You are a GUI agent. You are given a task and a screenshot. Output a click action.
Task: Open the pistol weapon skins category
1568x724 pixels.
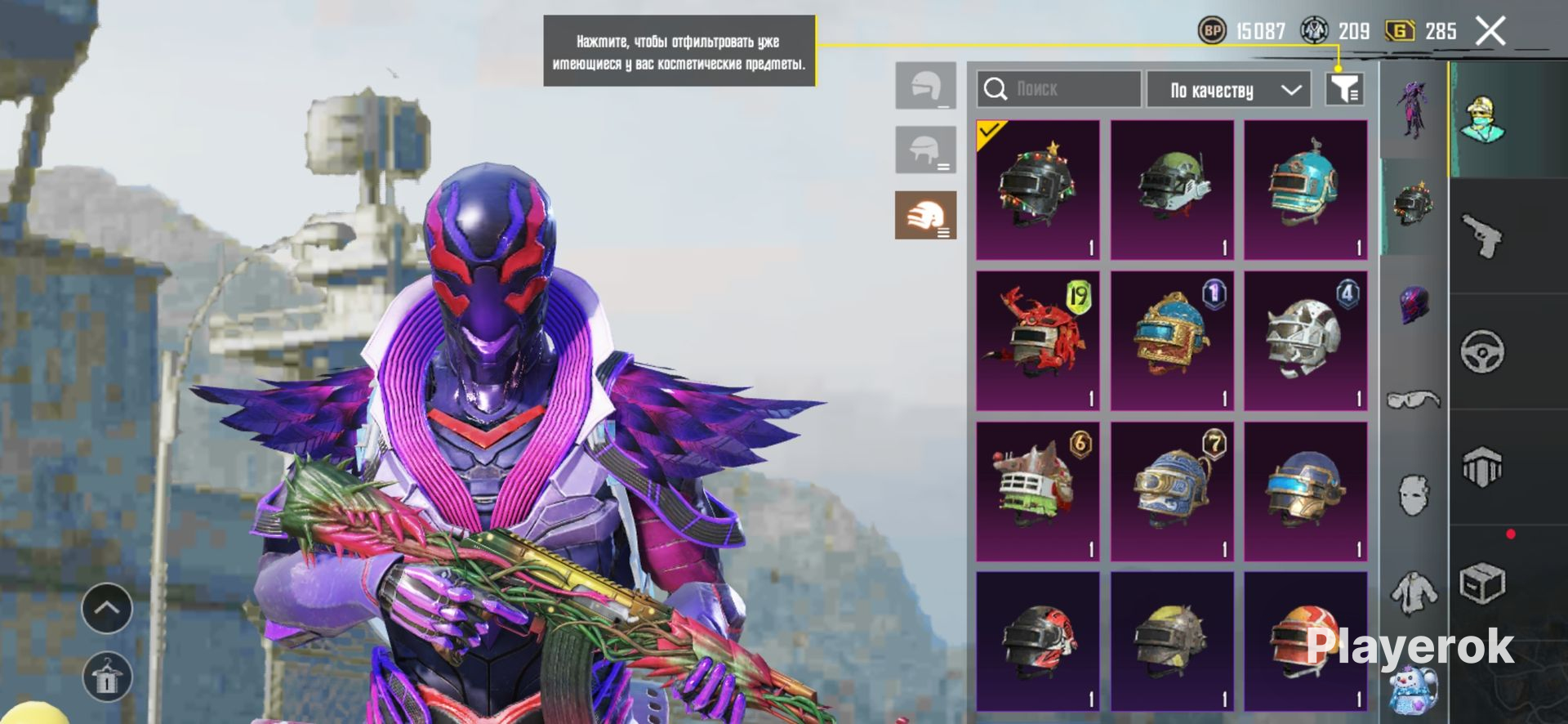[x=1482, y=235]
